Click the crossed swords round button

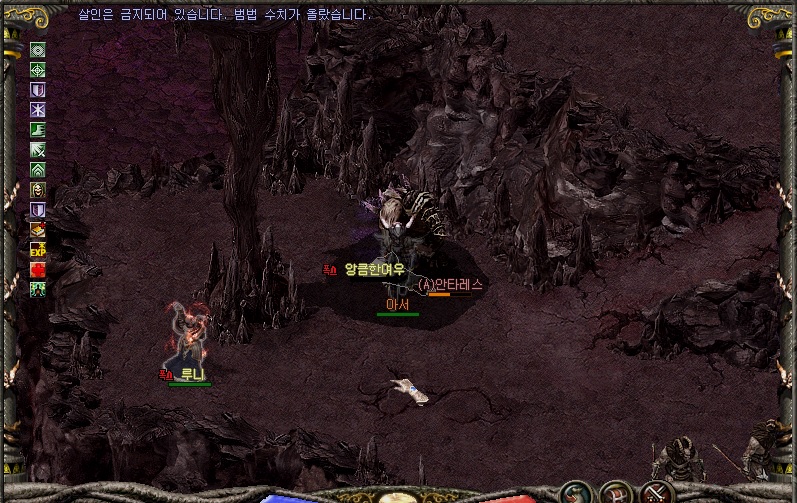[x=656, y=492]
